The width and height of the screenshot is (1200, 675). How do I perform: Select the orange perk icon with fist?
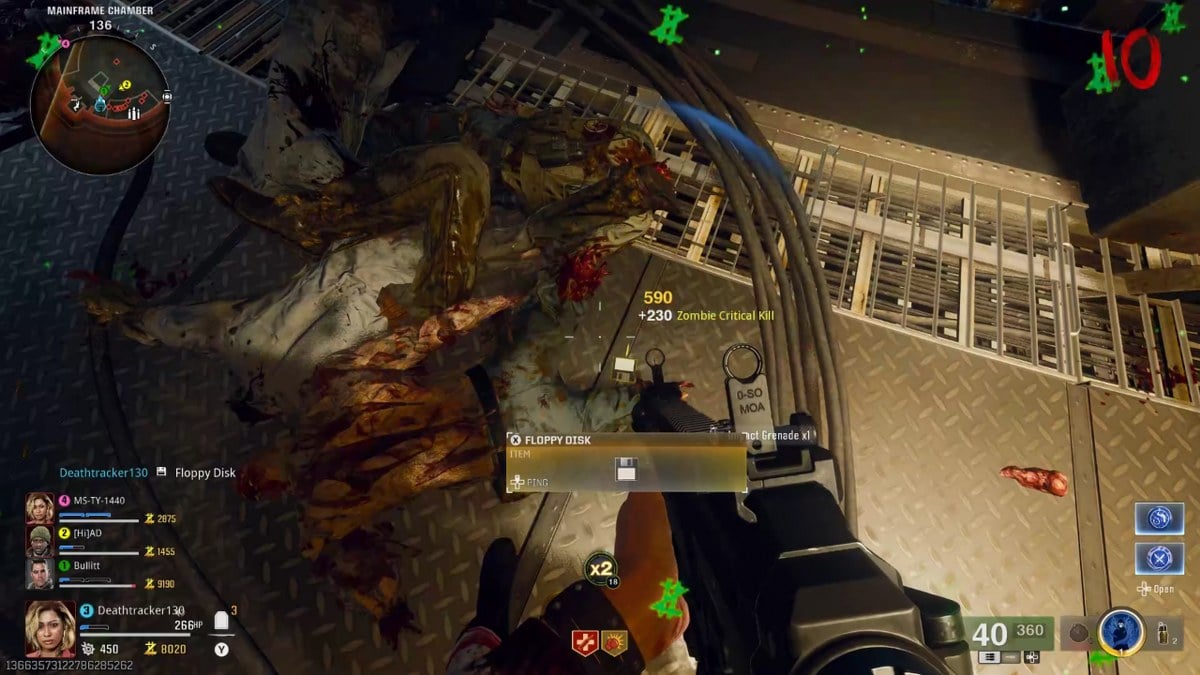point(614,643)
